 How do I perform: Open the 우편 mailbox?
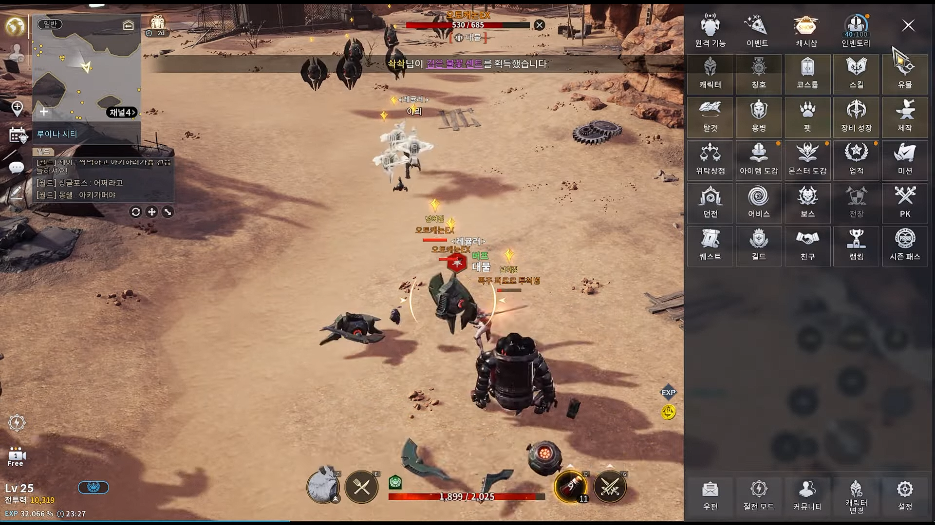[x=710, y=493]
